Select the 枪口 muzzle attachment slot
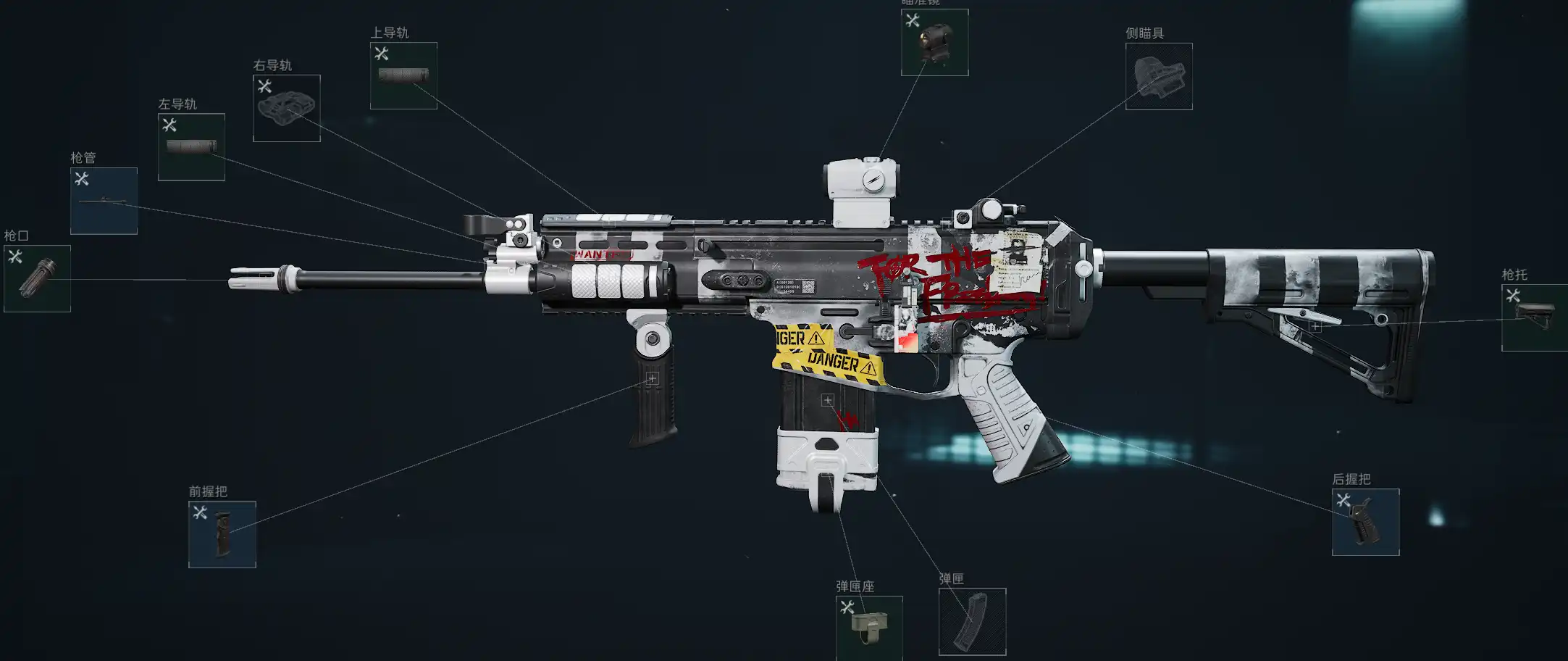The width and height of the screenshot is (1568, 661). [37, 278]
